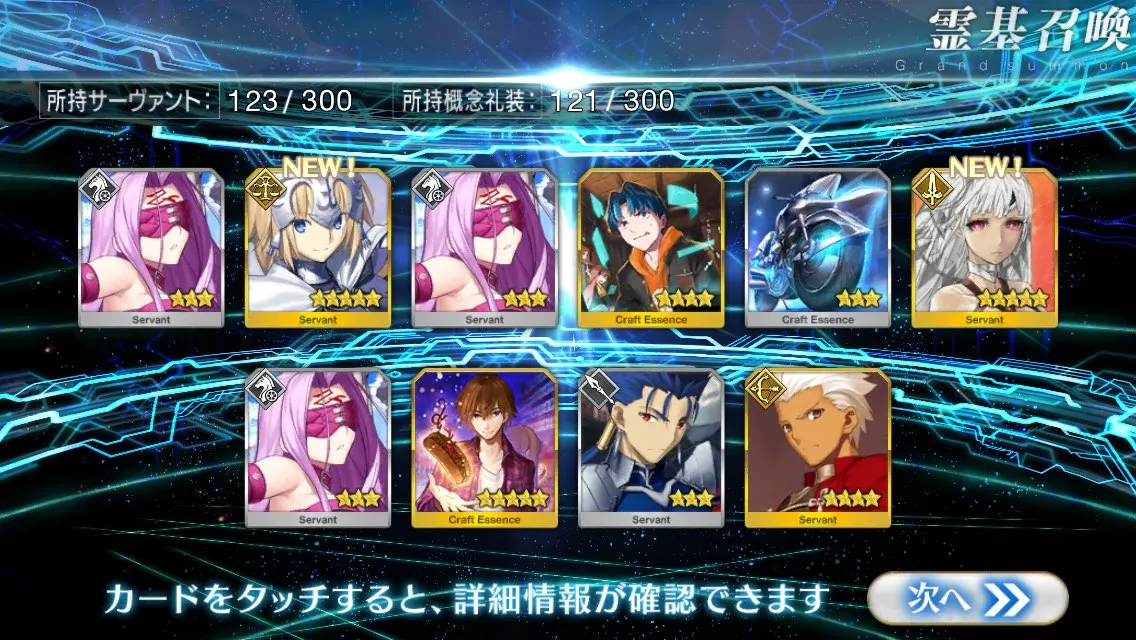The image size is (1136, 640).
Task: View the new Jeanne d'Arc Ruler card
Action: (317, 248)
